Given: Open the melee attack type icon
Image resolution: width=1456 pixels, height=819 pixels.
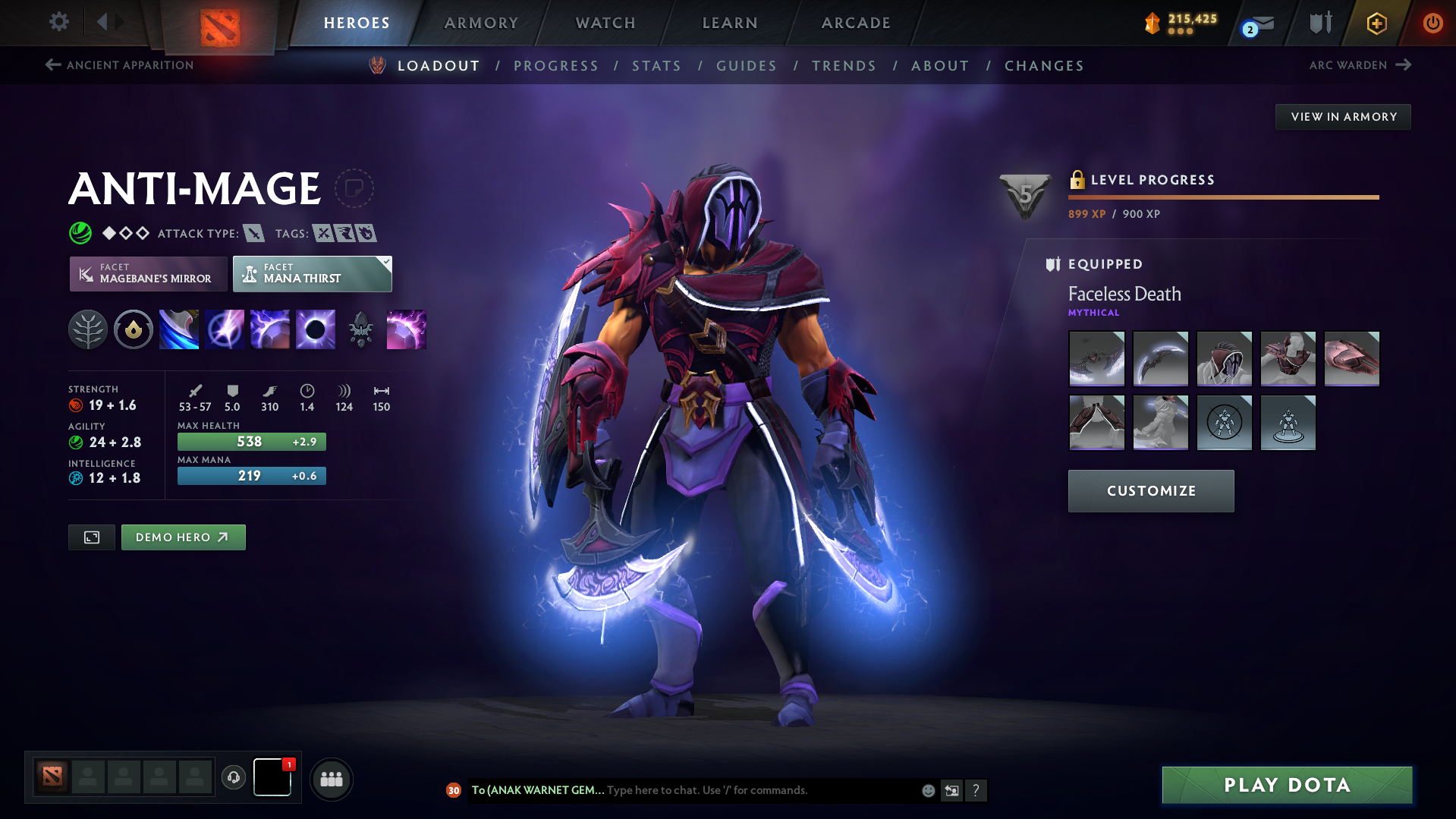Looking at the screenshot, I should coord(253,233).
